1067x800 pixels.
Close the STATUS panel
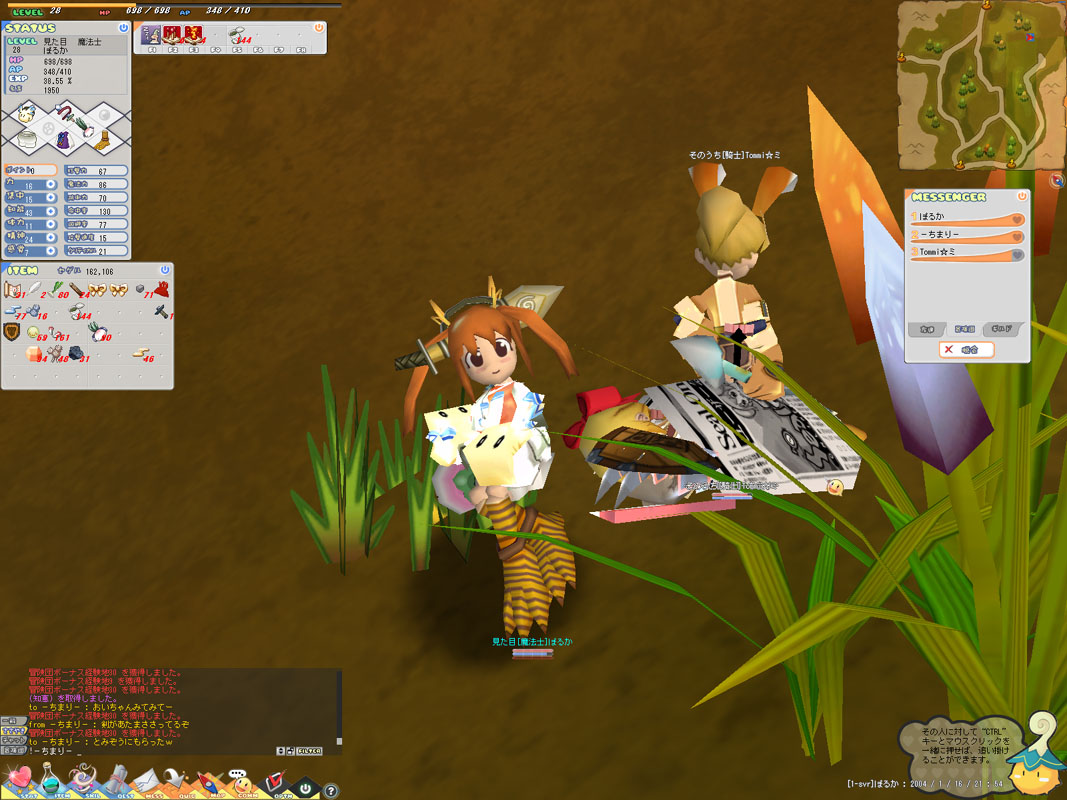click(x=123, y=28)
